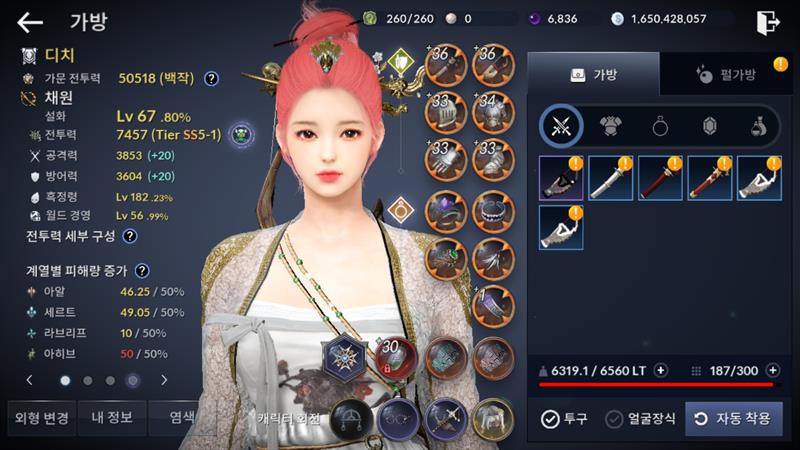Tap 자동 착용 auto-equip button
Image resolution: width=800 pixels, height=450 pixels.
tap(733, 419)
